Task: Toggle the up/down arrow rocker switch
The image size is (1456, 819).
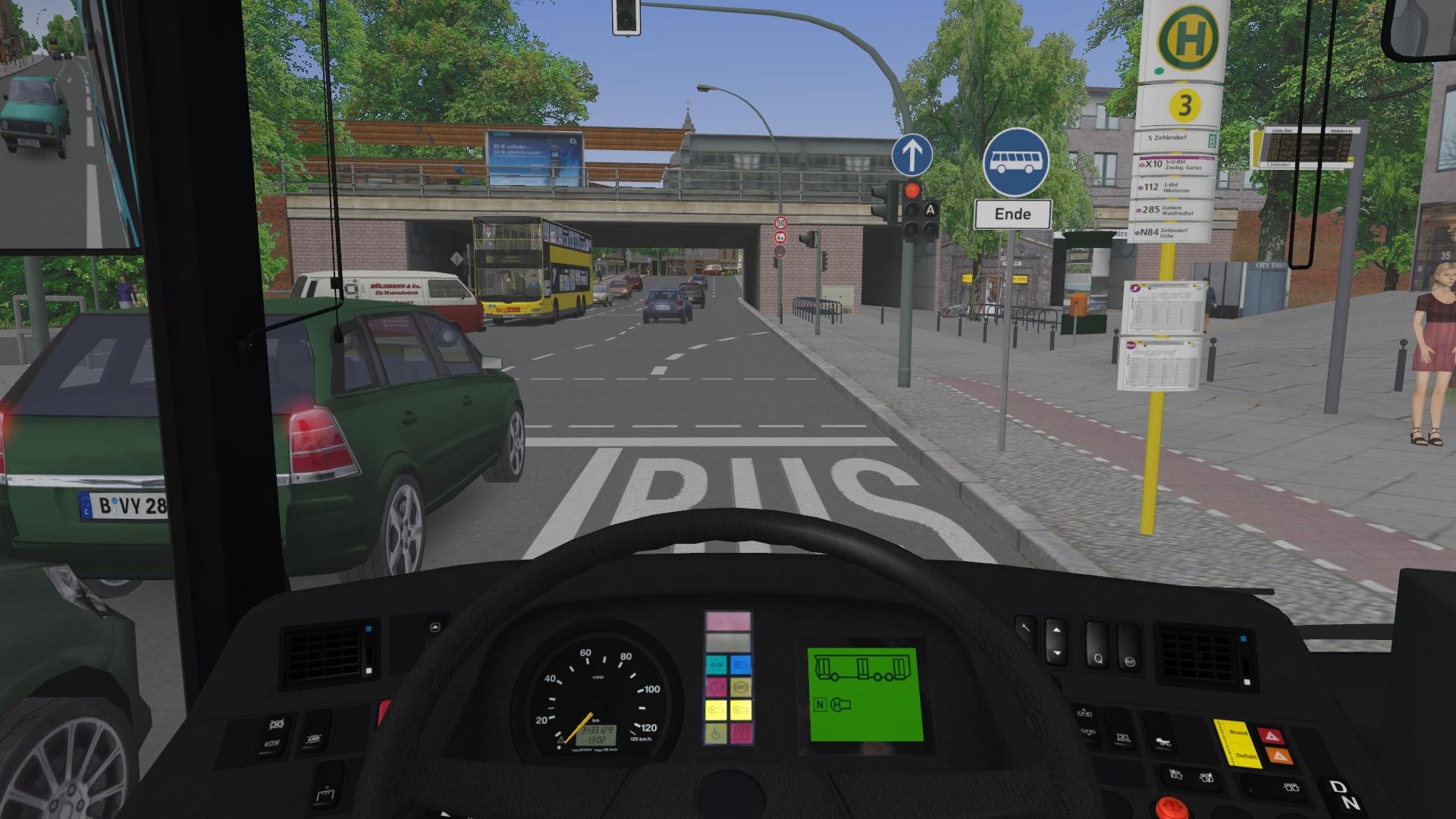Action: [x=1054, y=640]
